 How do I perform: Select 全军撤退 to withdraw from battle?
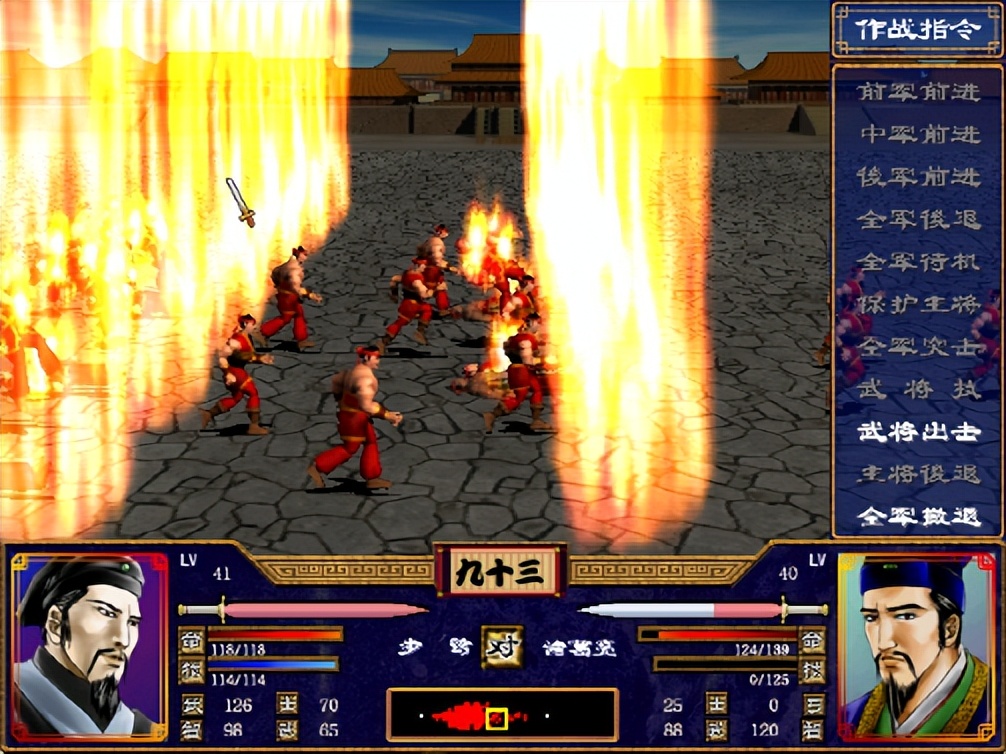pyautogui.click(x=918, y=517)
